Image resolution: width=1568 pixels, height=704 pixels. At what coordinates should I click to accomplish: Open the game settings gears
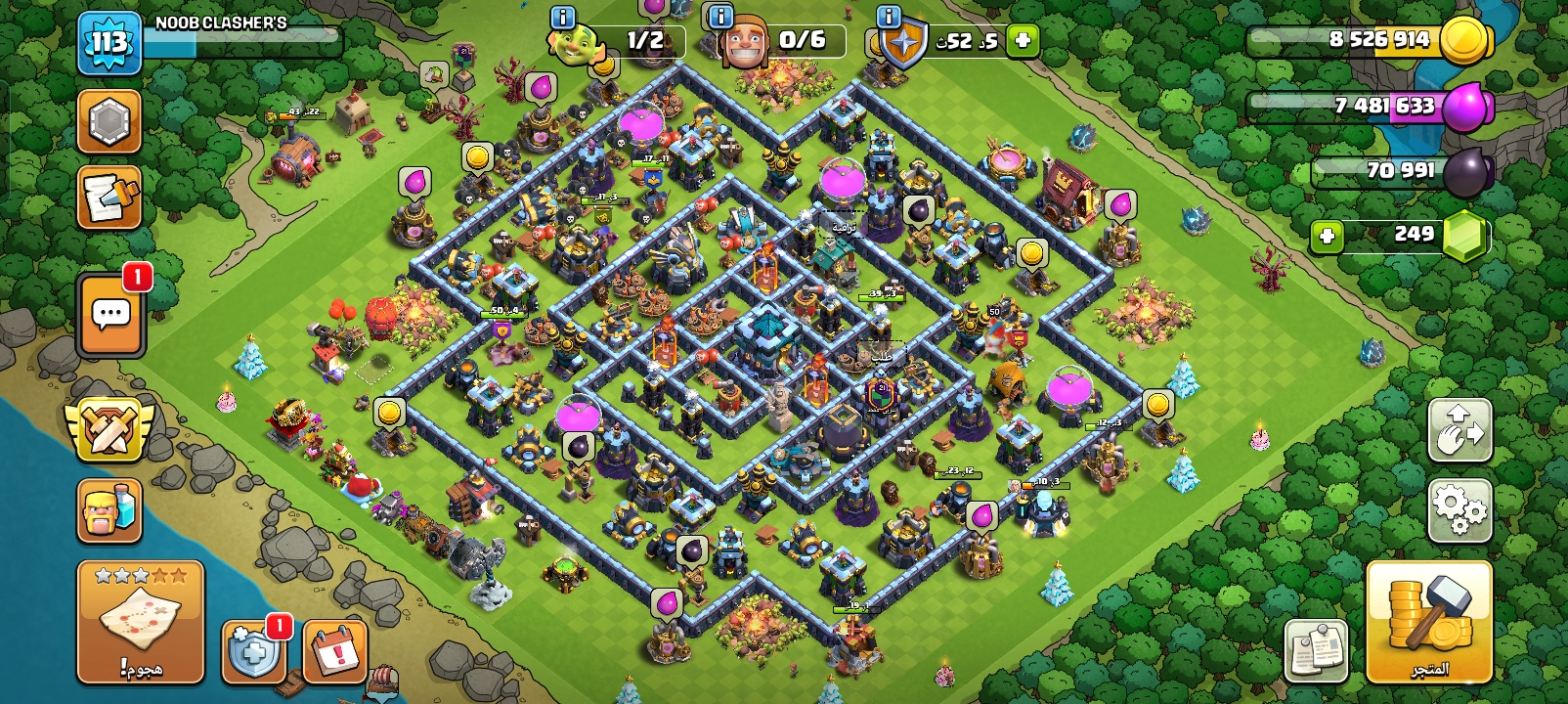click(1459, 510)
